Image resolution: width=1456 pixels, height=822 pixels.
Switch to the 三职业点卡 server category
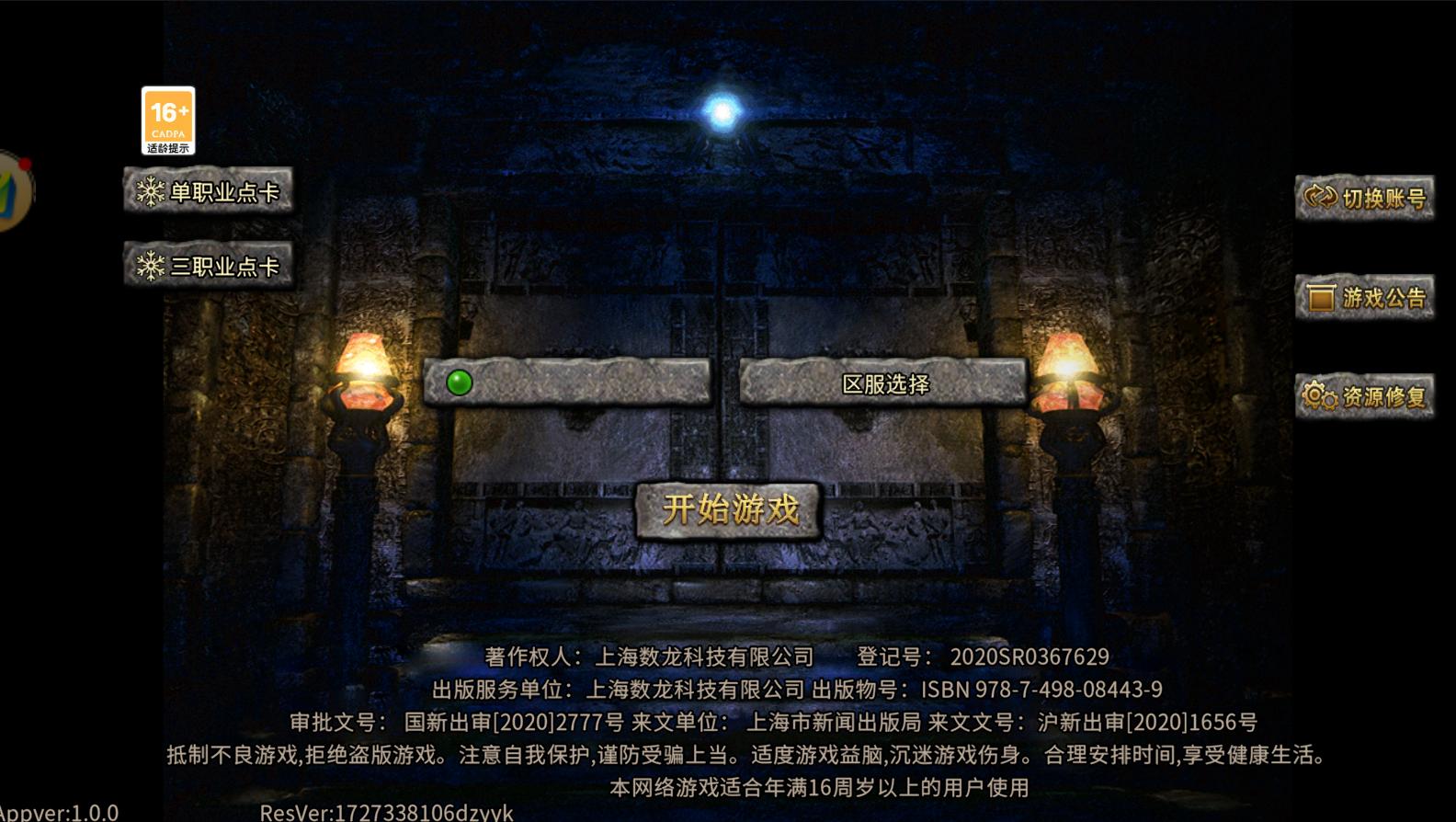209,264
